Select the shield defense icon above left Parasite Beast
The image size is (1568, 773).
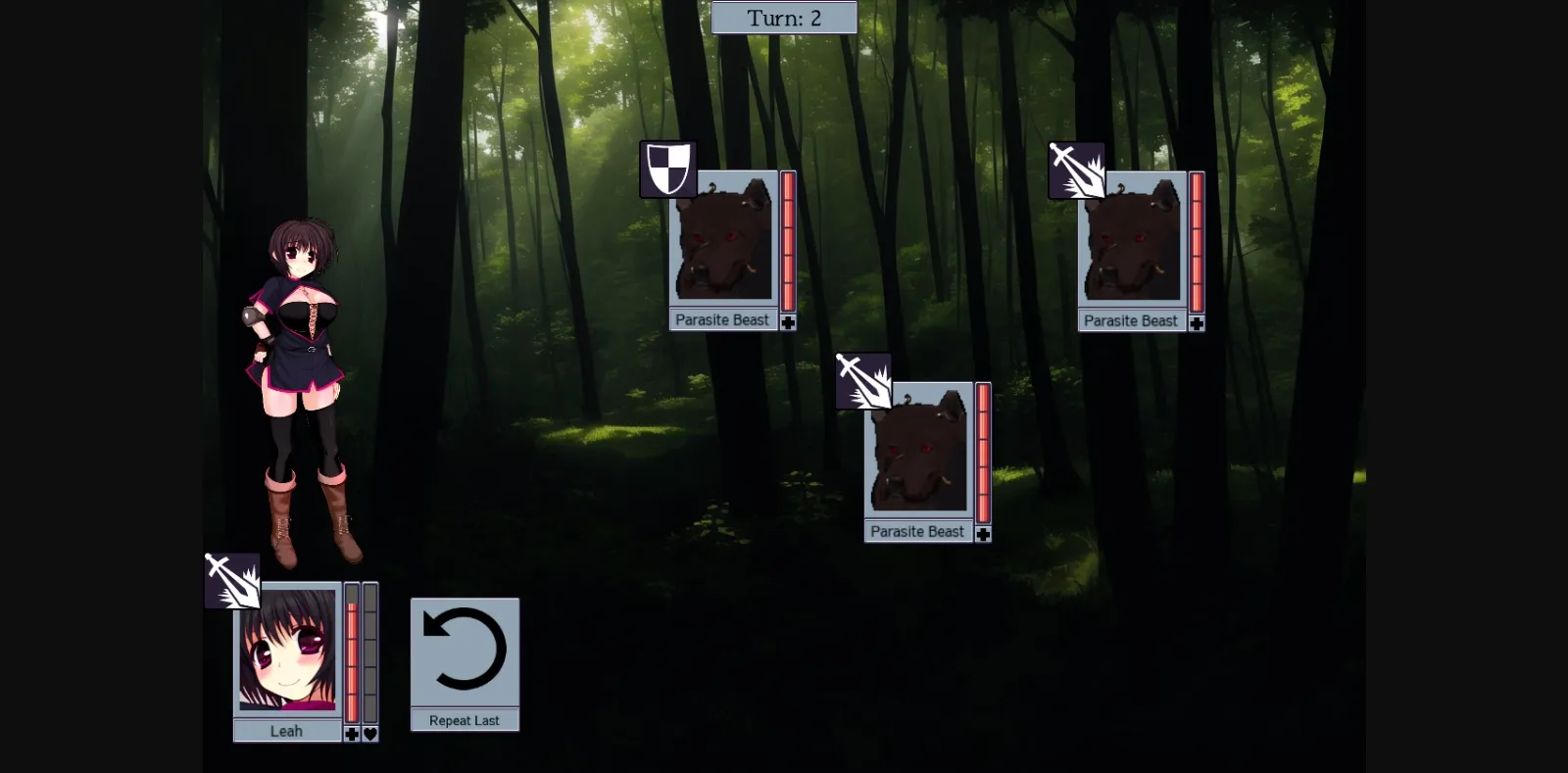[x=668, y=169]
